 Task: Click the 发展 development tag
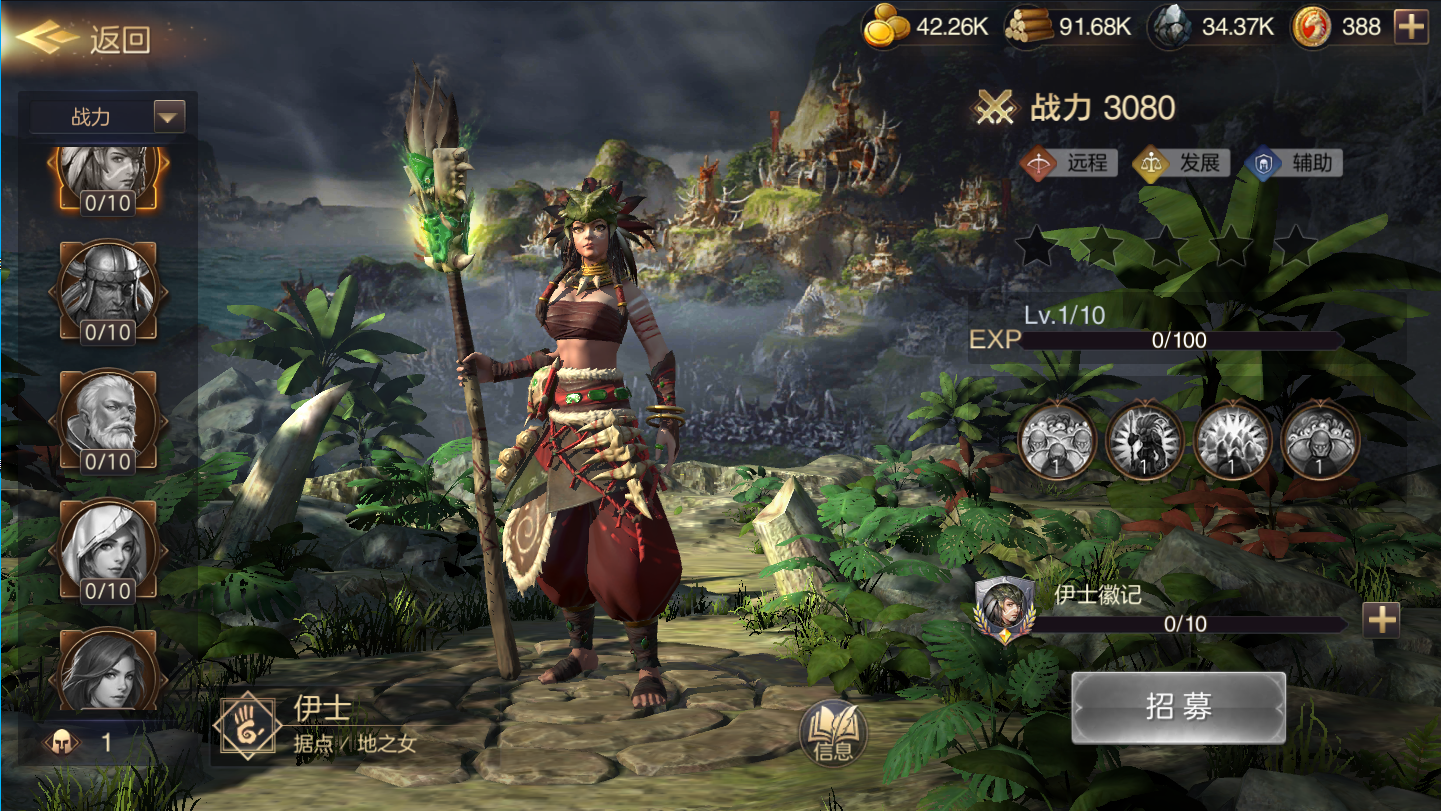1181,163
